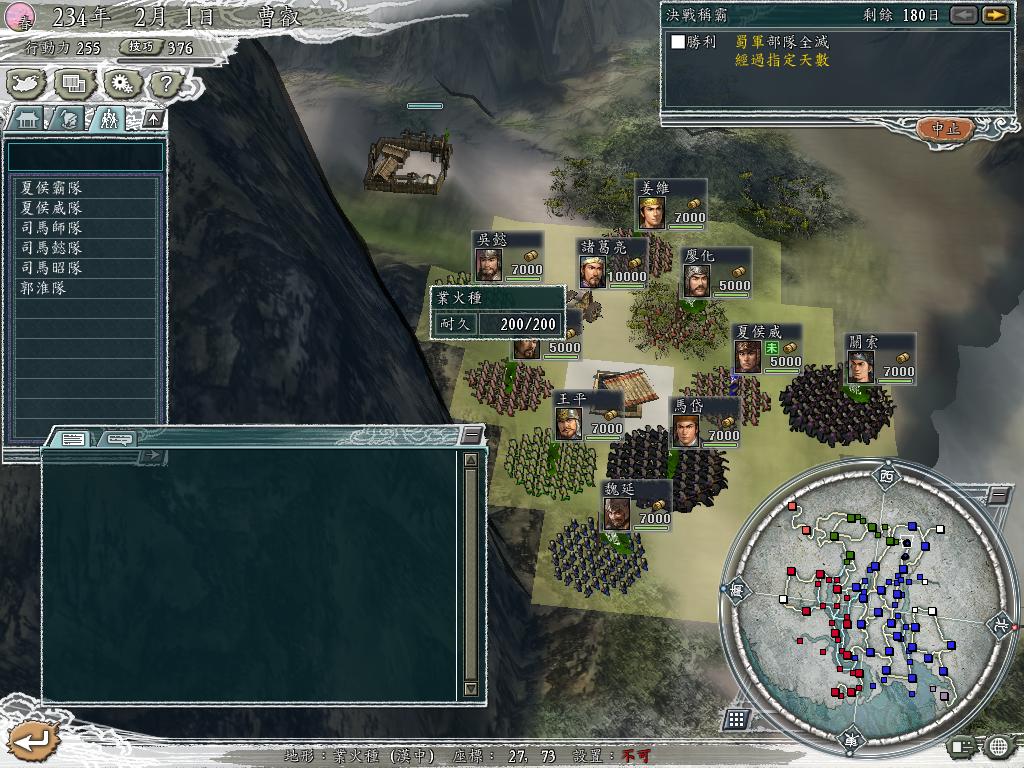Show the previous objective with the gray arrow
The width and height of the screenshot is (1024, 768).
[x=963, y=15]
